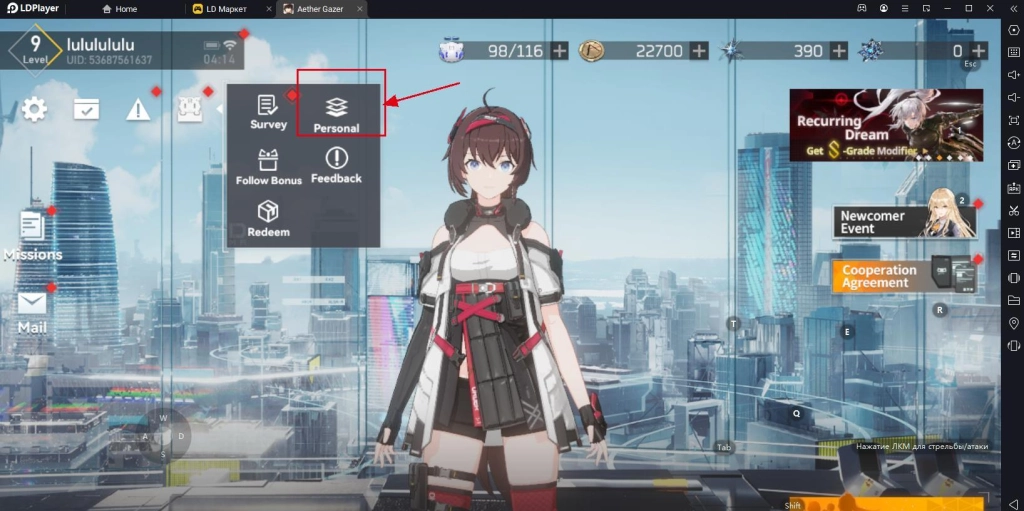1024x511 pixels.
Task: Open the Newcomer Event banner
Action: (x=905, y=221)
